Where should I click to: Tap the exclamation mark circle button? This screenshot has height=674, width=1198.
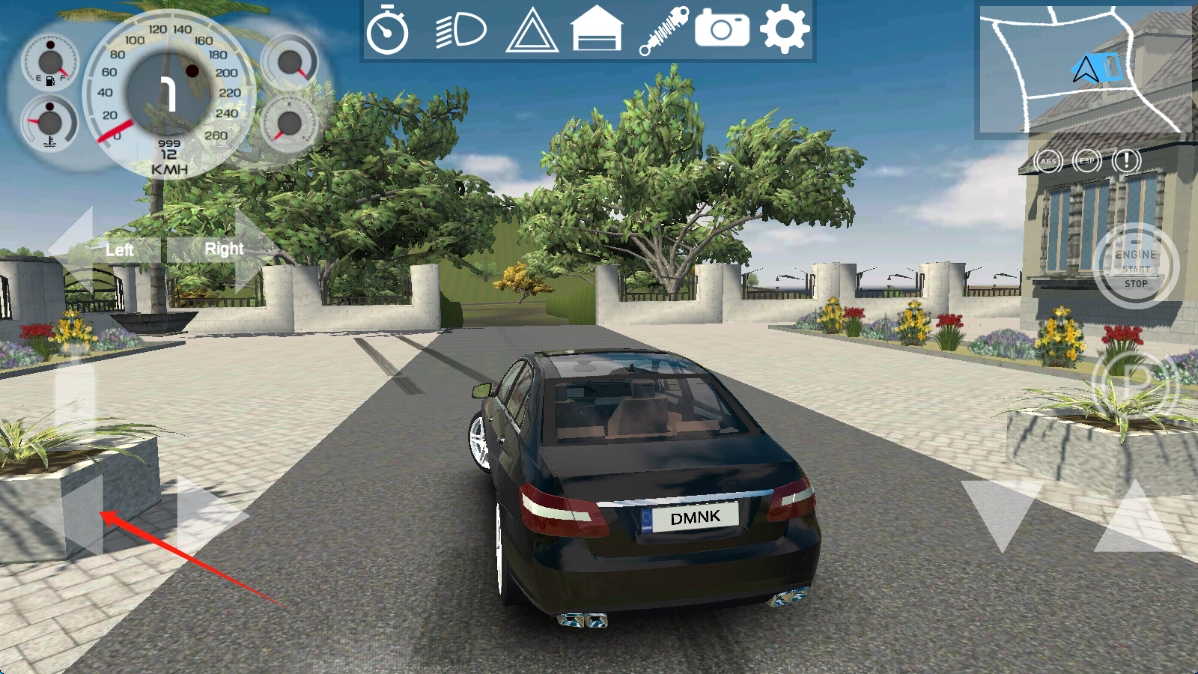click(1127, 160)
